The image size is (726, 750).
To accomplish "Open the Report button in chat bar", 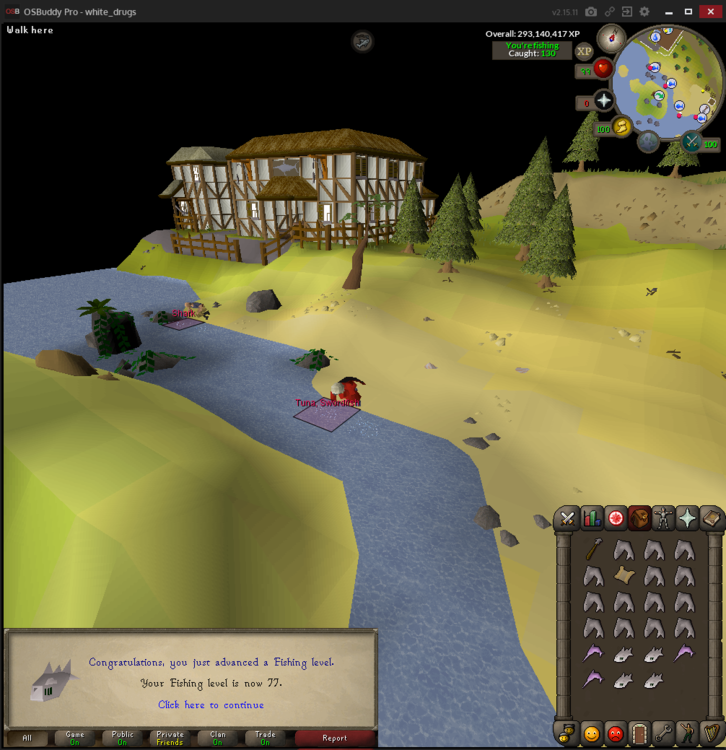I will (x=335, y=738).
